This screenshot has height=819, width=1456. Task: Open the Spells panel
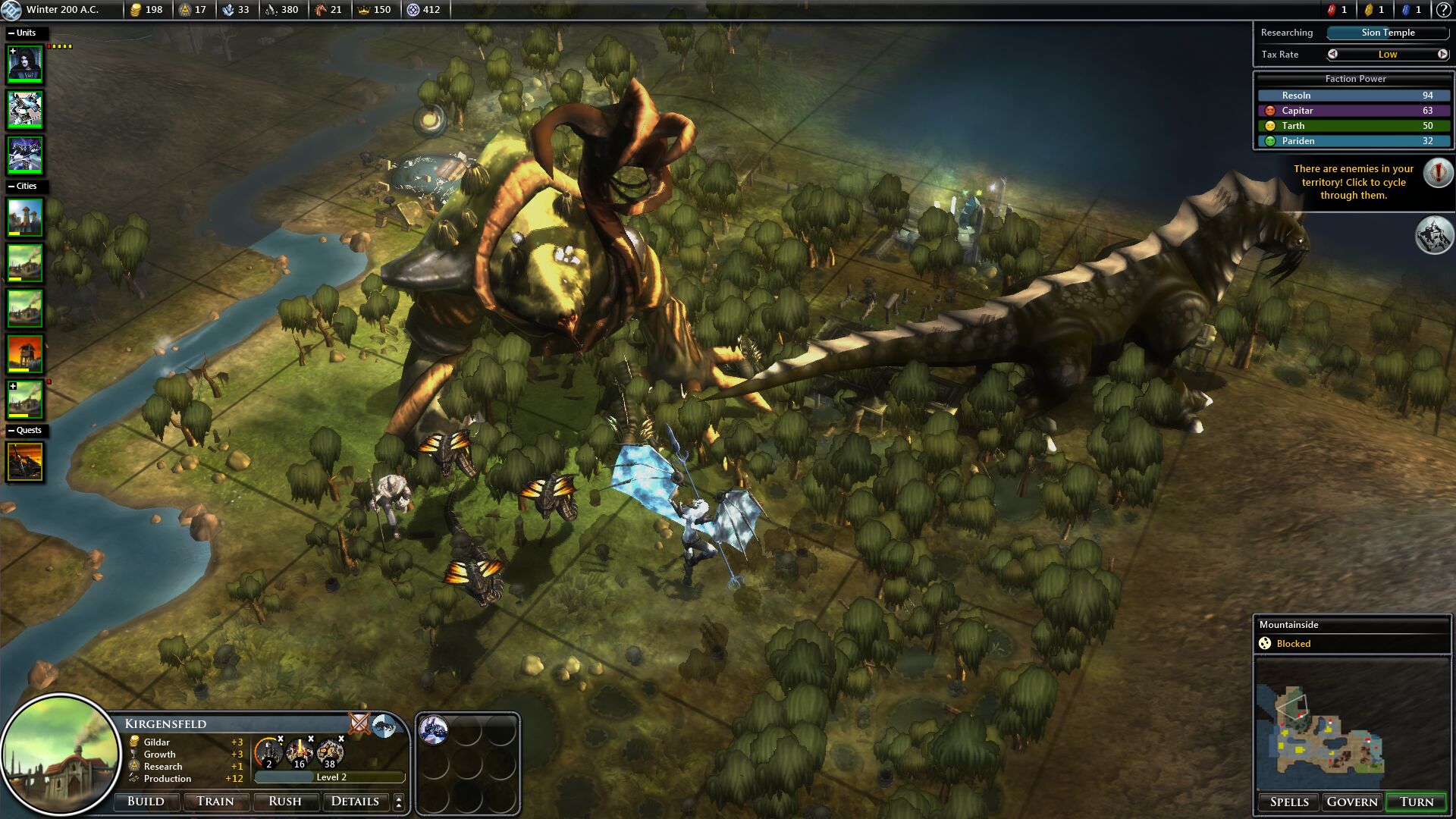(x=1289, y=802)
